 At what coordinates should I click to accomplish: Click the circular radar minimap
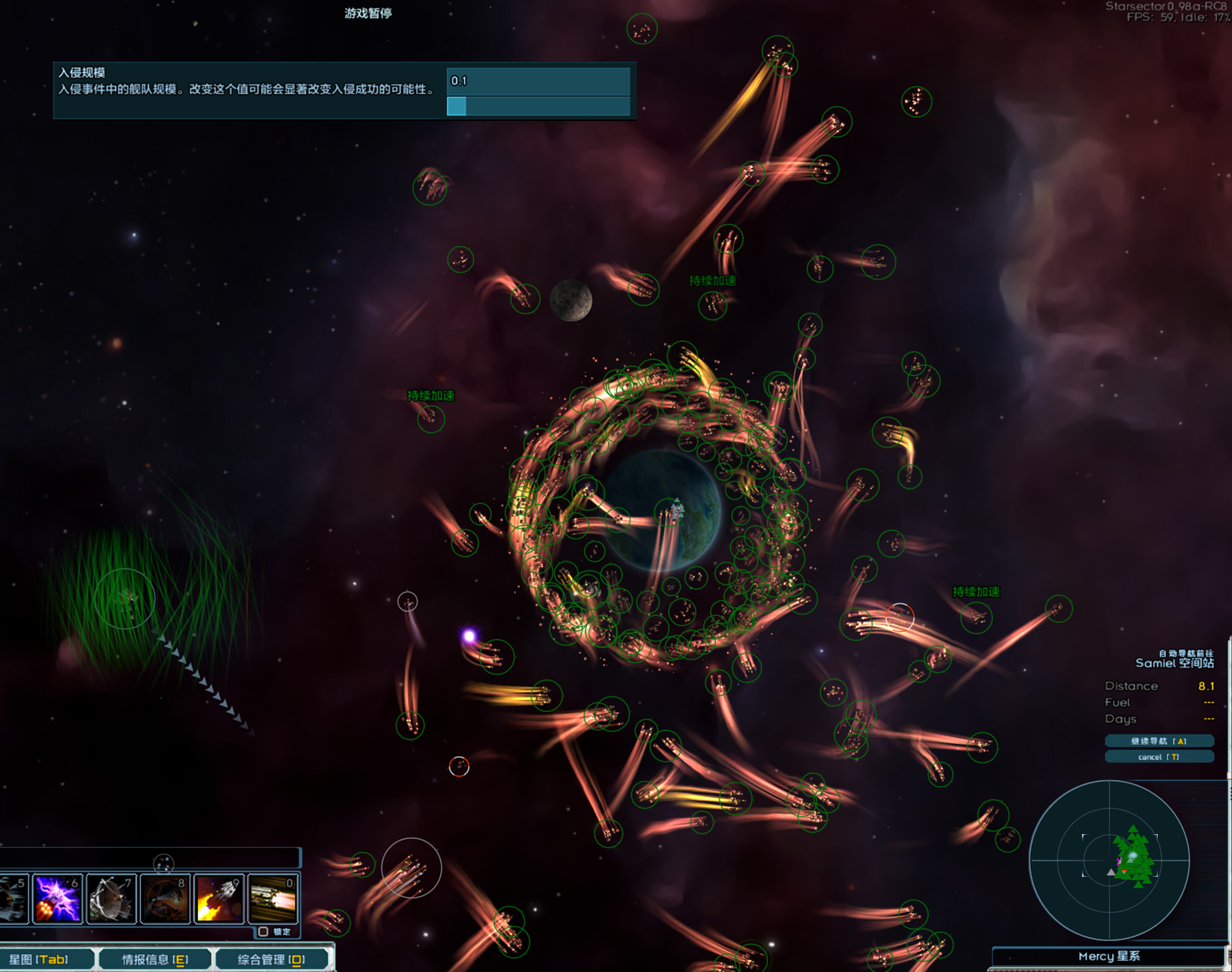1108,860
